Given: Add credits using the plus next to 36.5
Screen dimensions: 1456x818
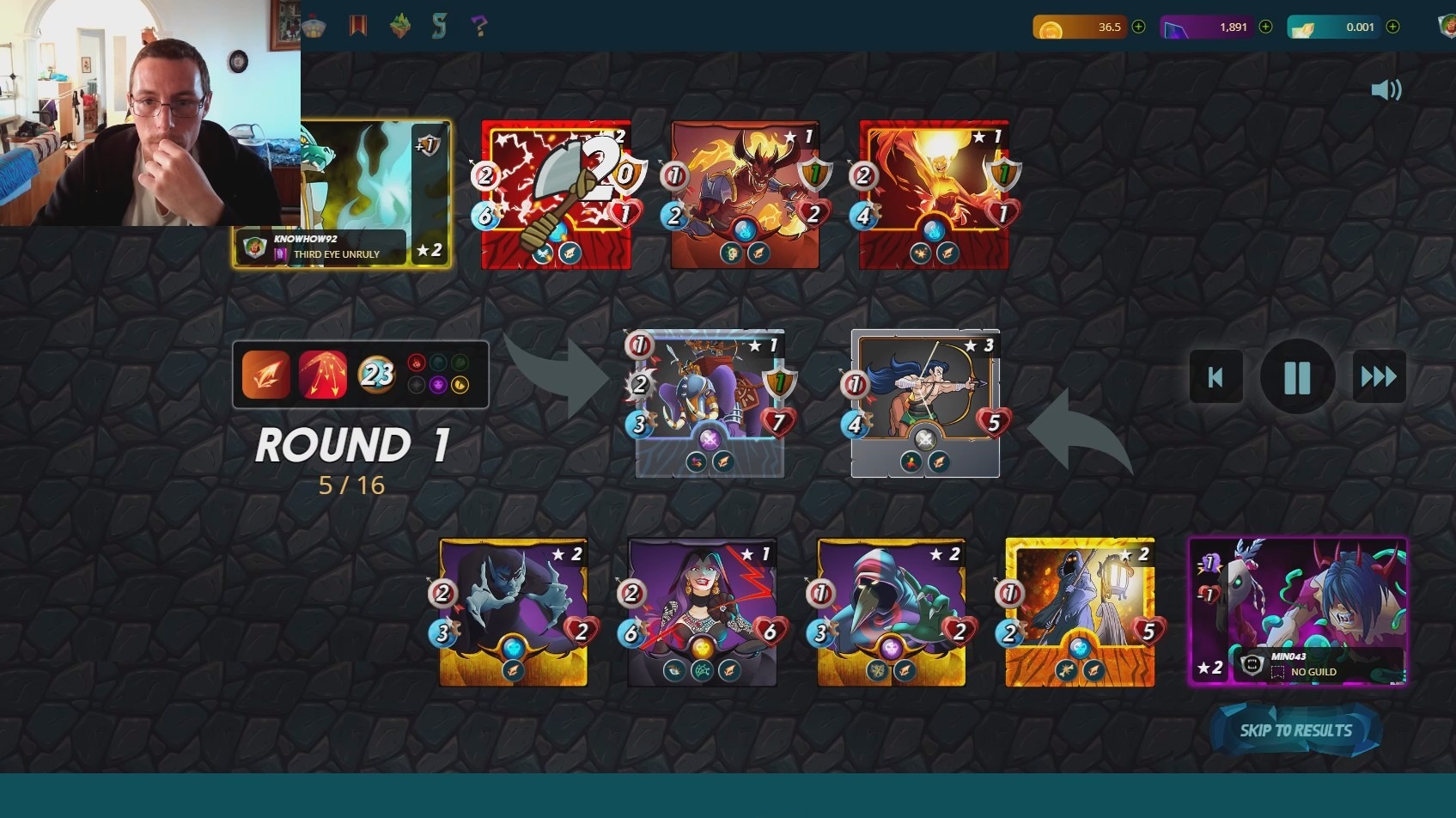Looking at the screenshot, I should [x=1138, y=27].
